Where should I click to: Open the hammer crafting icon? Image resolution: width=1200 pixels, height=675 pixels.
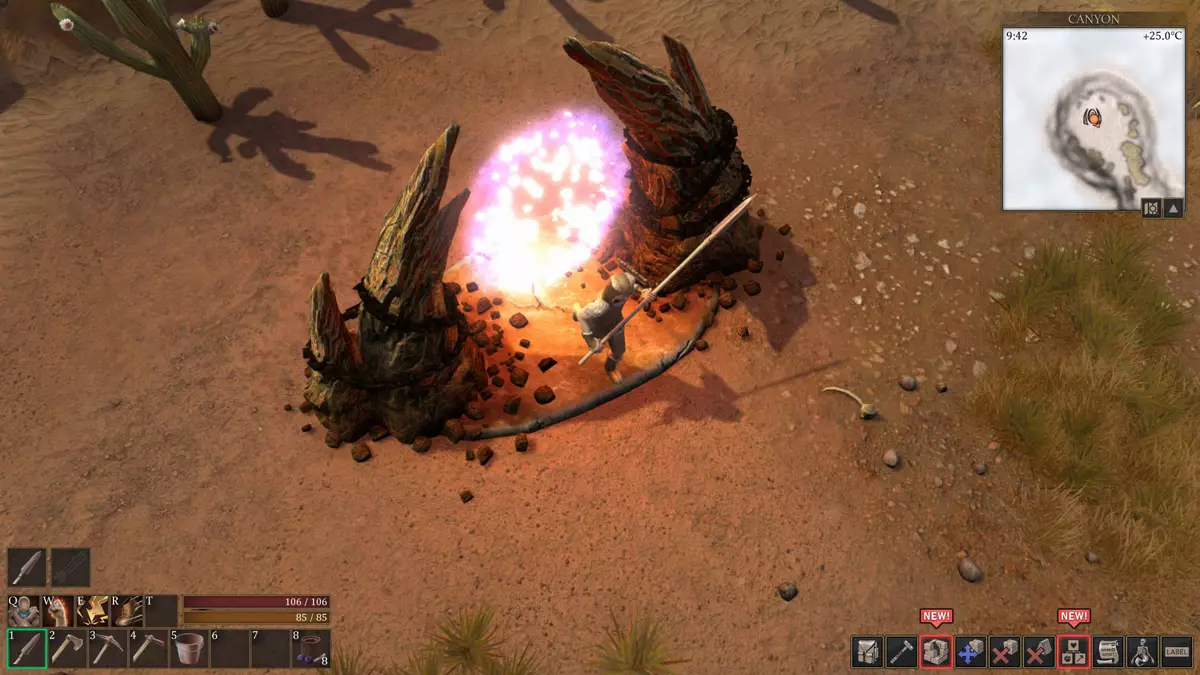pos(901,652)
